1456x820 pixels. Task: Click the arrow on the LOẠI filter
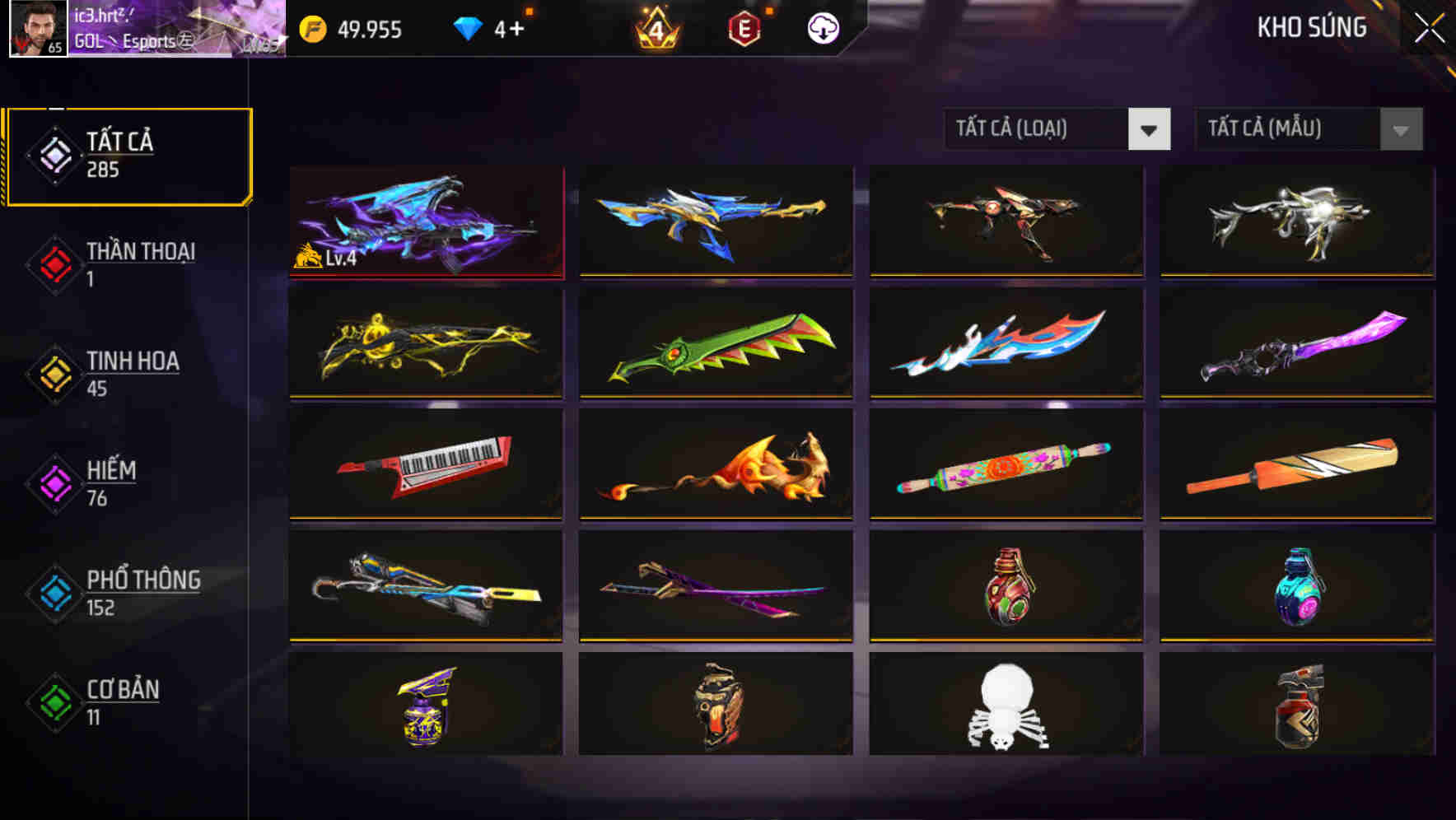tap(1150, 129)
